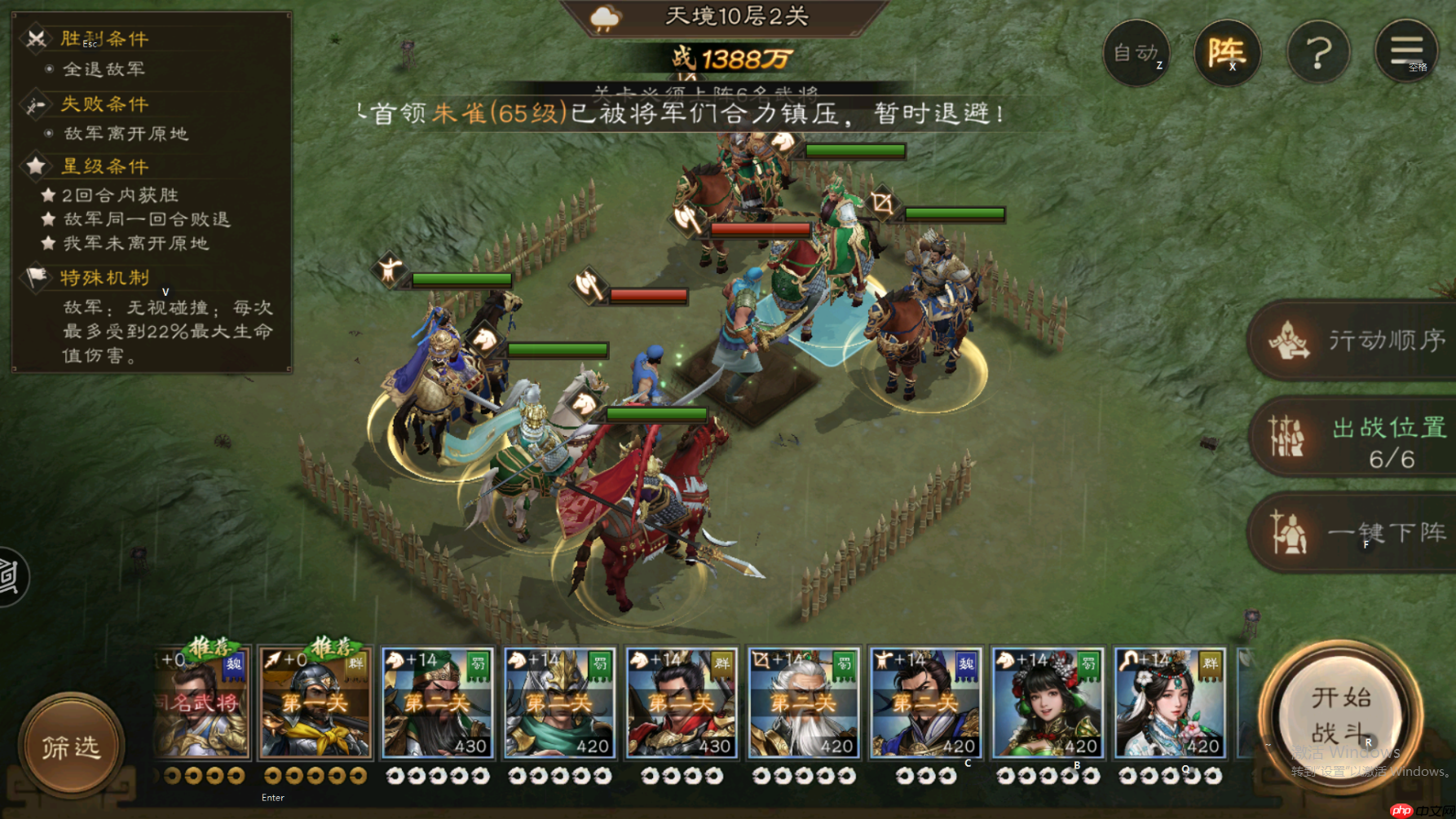The height and width of the screenshot is (819, 1456).
Task: Select the lady in pale blue dress
Action: click(x=1170, y=703)
